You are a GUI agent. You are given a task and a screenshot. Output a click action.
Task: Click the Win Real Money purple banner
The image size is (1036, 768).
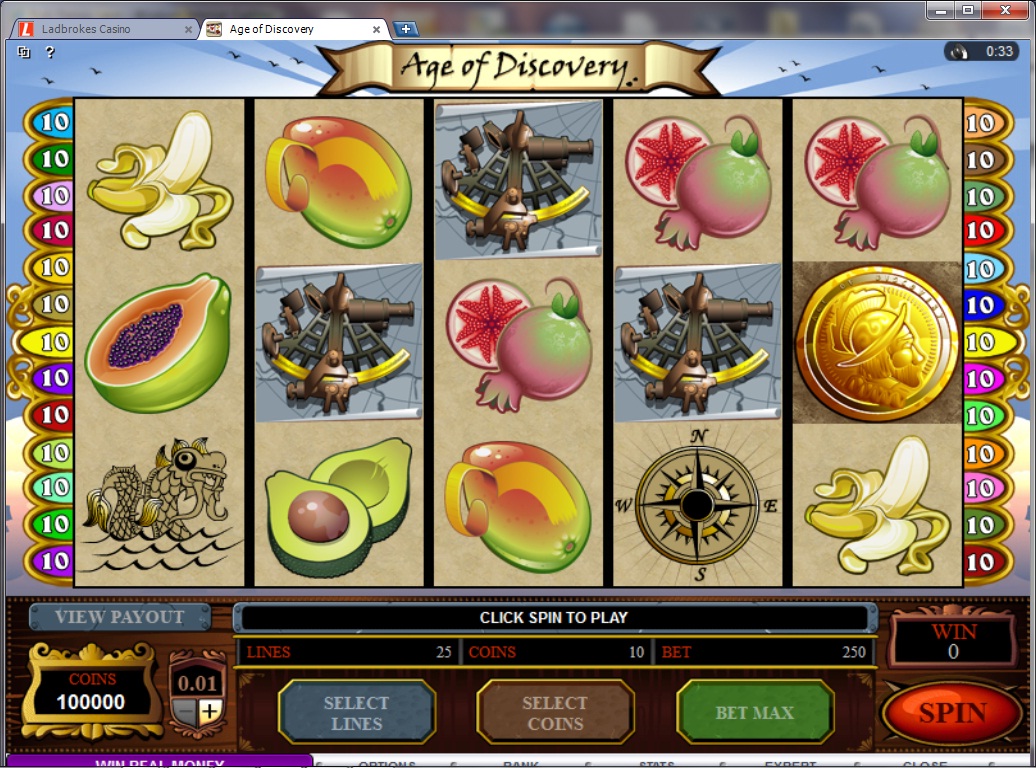click(x=158, y=762)
